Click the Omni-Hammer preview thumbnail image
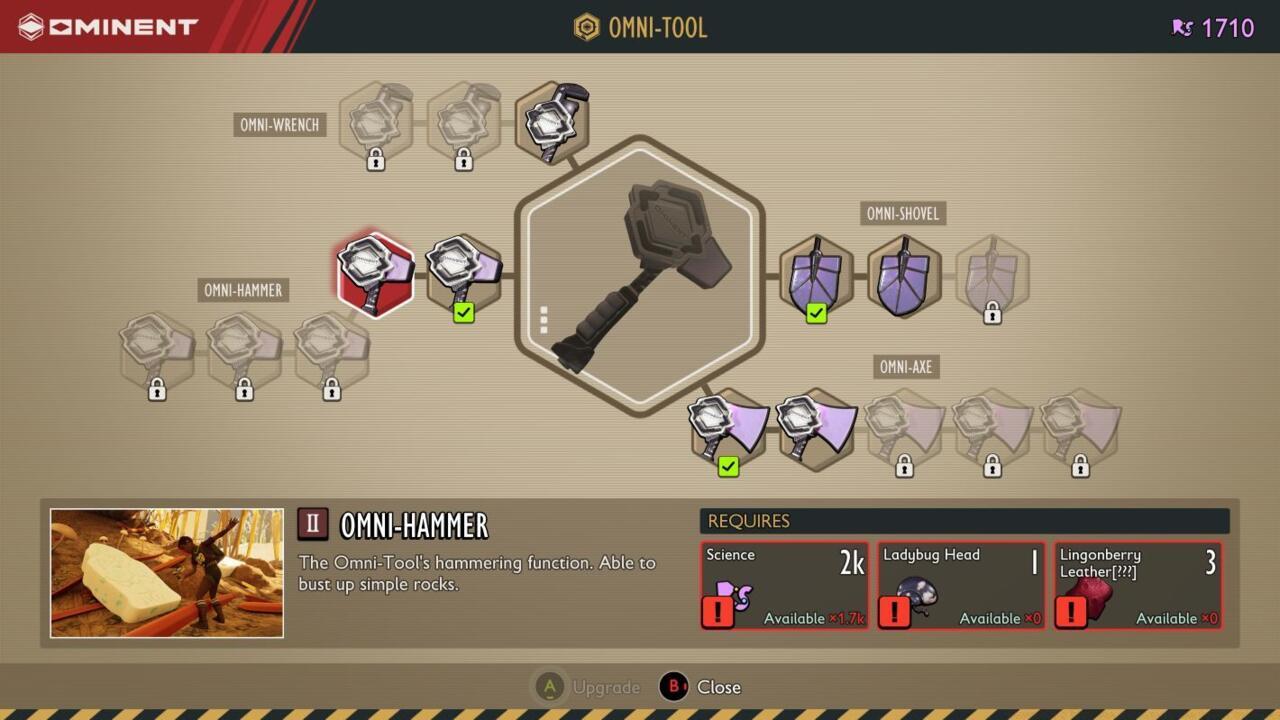Screen dimensions: 1280x720 (x=167, y=572)
